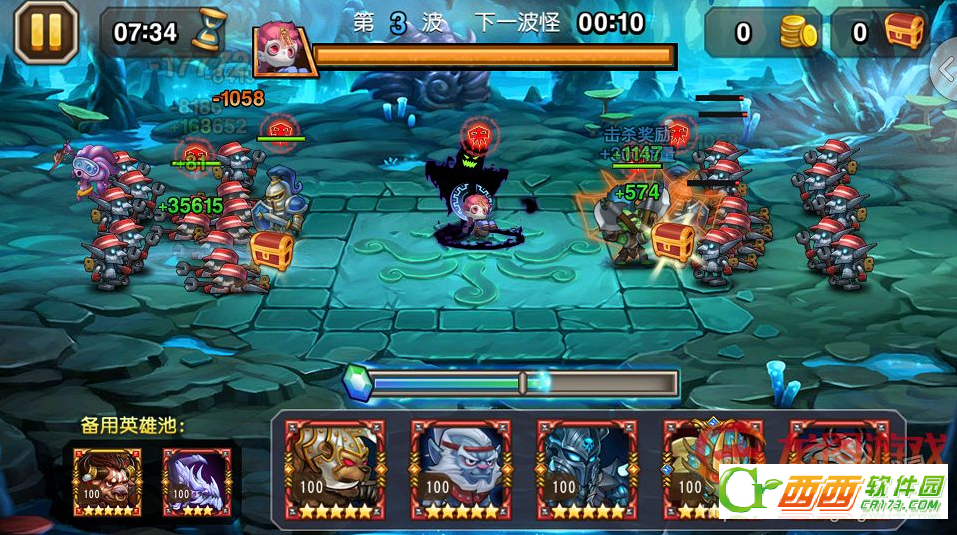
Task: Pause the battle with the pause button
Action: tap(46, 32)
